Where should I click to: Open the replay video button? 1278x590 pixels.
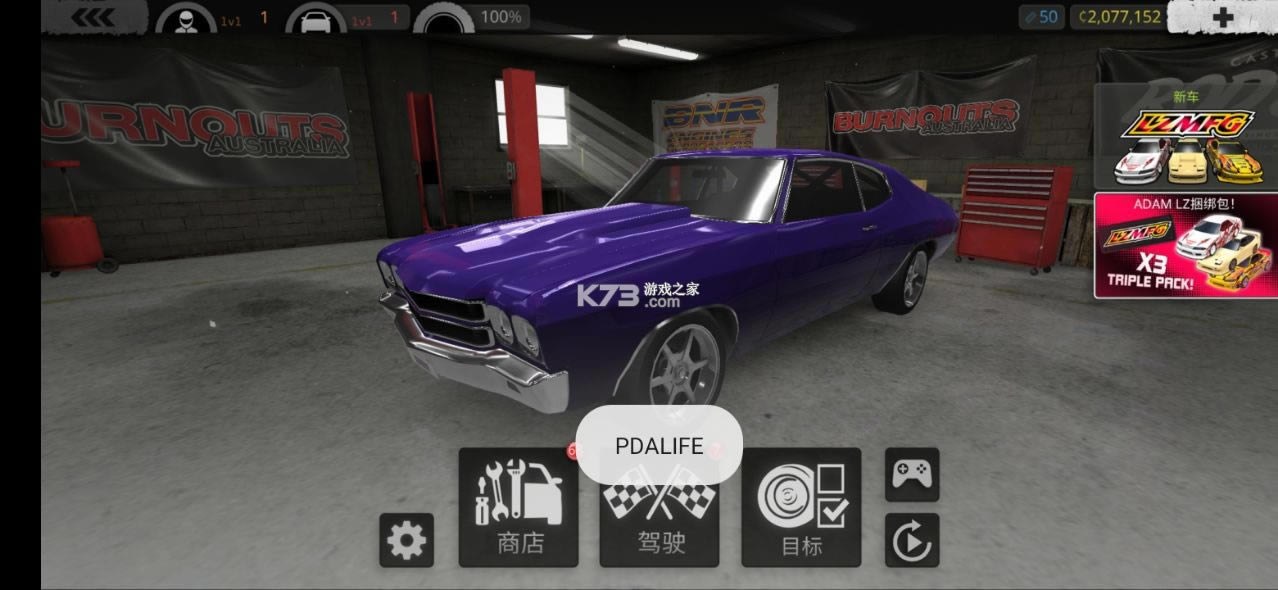tap(912, 541)
